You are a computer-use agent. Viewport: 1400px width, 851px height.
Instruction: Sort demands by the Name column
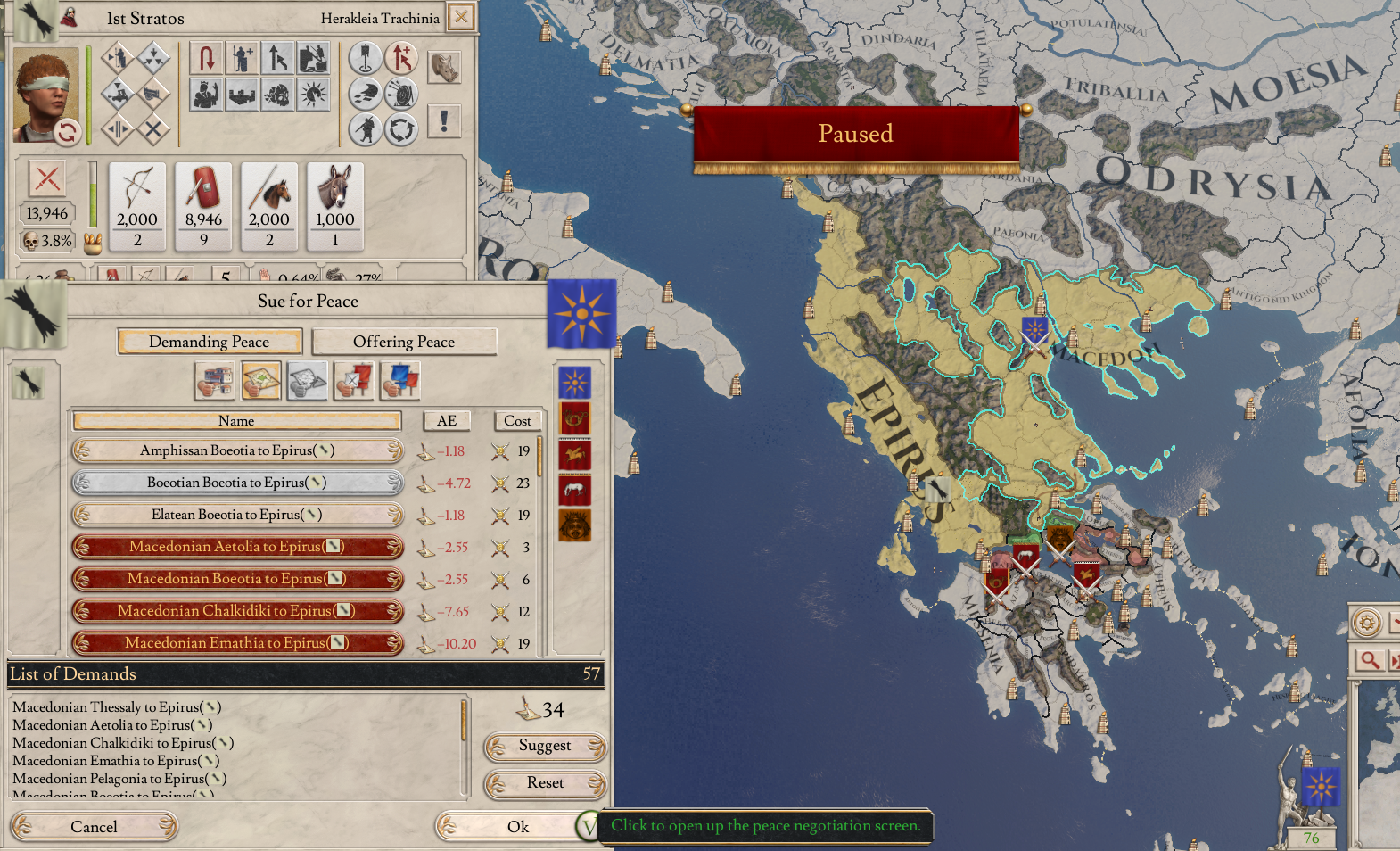pyautogui.click(x=236, y=421)
